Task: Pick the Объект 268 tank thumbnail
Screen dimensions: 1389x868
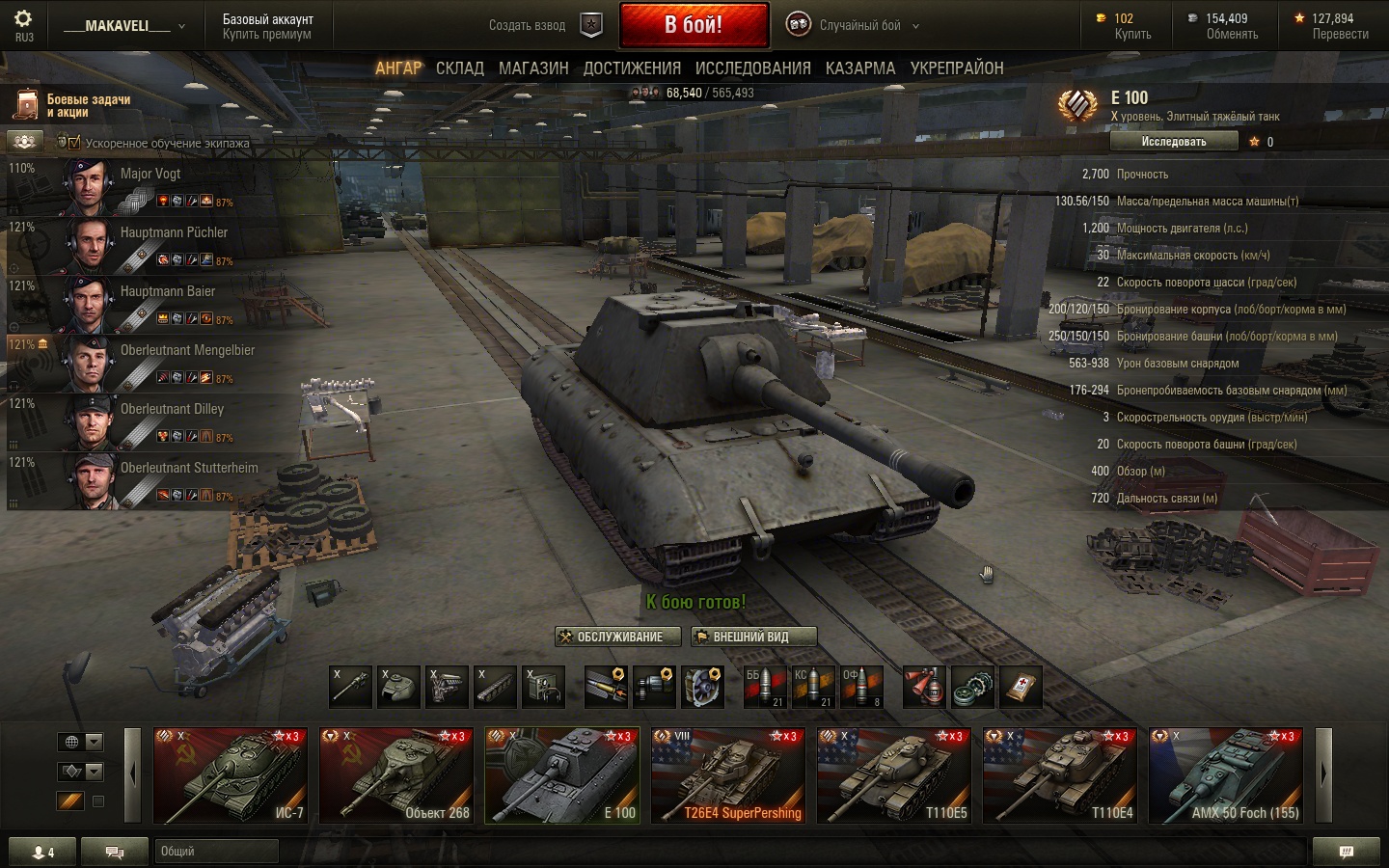Action: (396, 775)
